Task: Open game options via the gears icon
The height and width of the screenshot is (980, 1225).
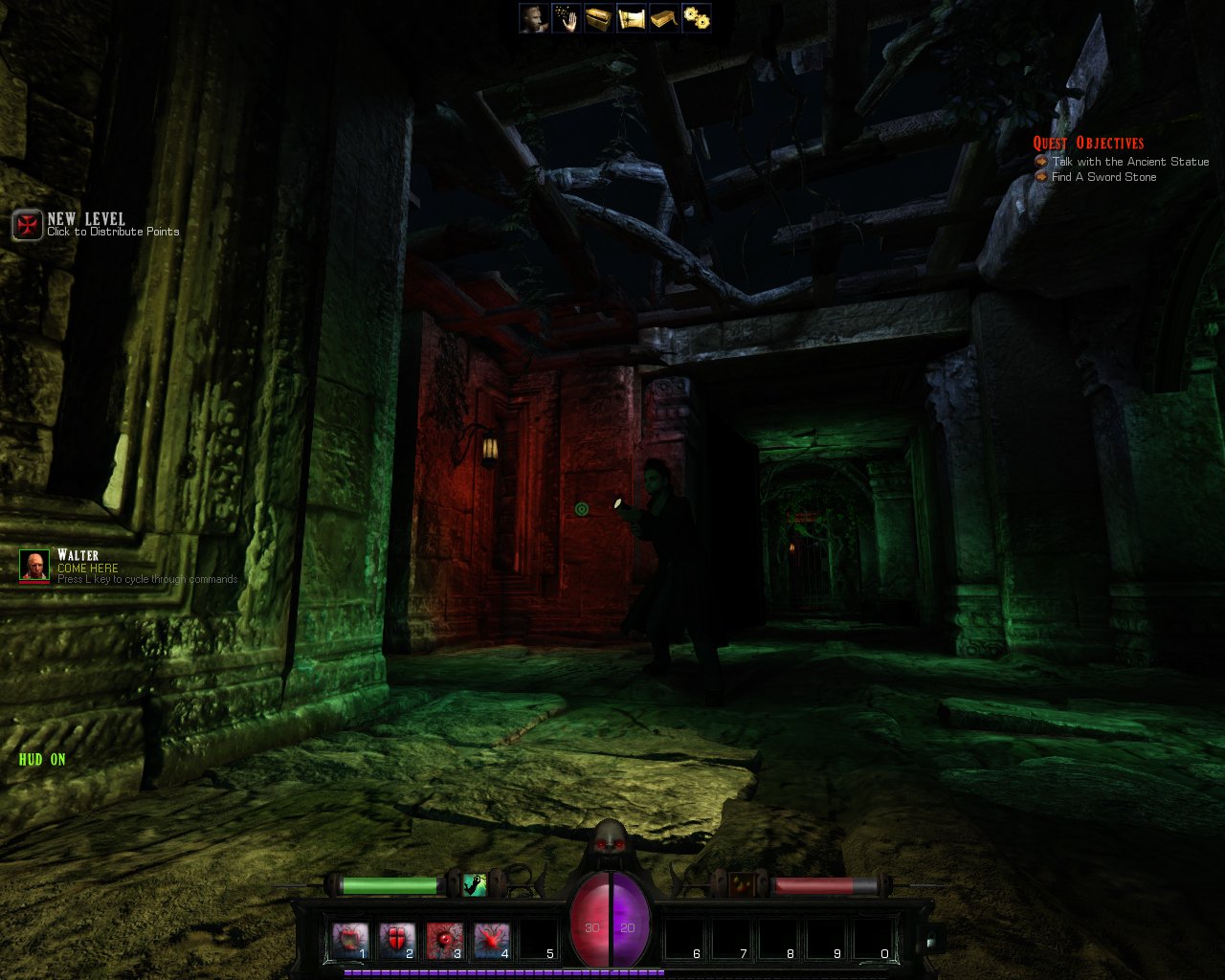Action: coord(695,19)
